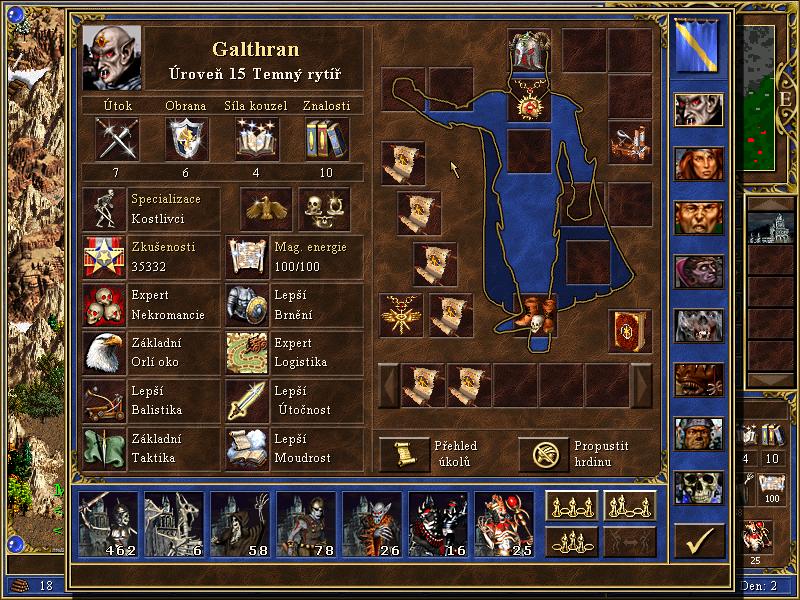This screenshot has width=800, height=600.
Task: View the Expert Logistika skill
Action: click(x=247, y=352)
